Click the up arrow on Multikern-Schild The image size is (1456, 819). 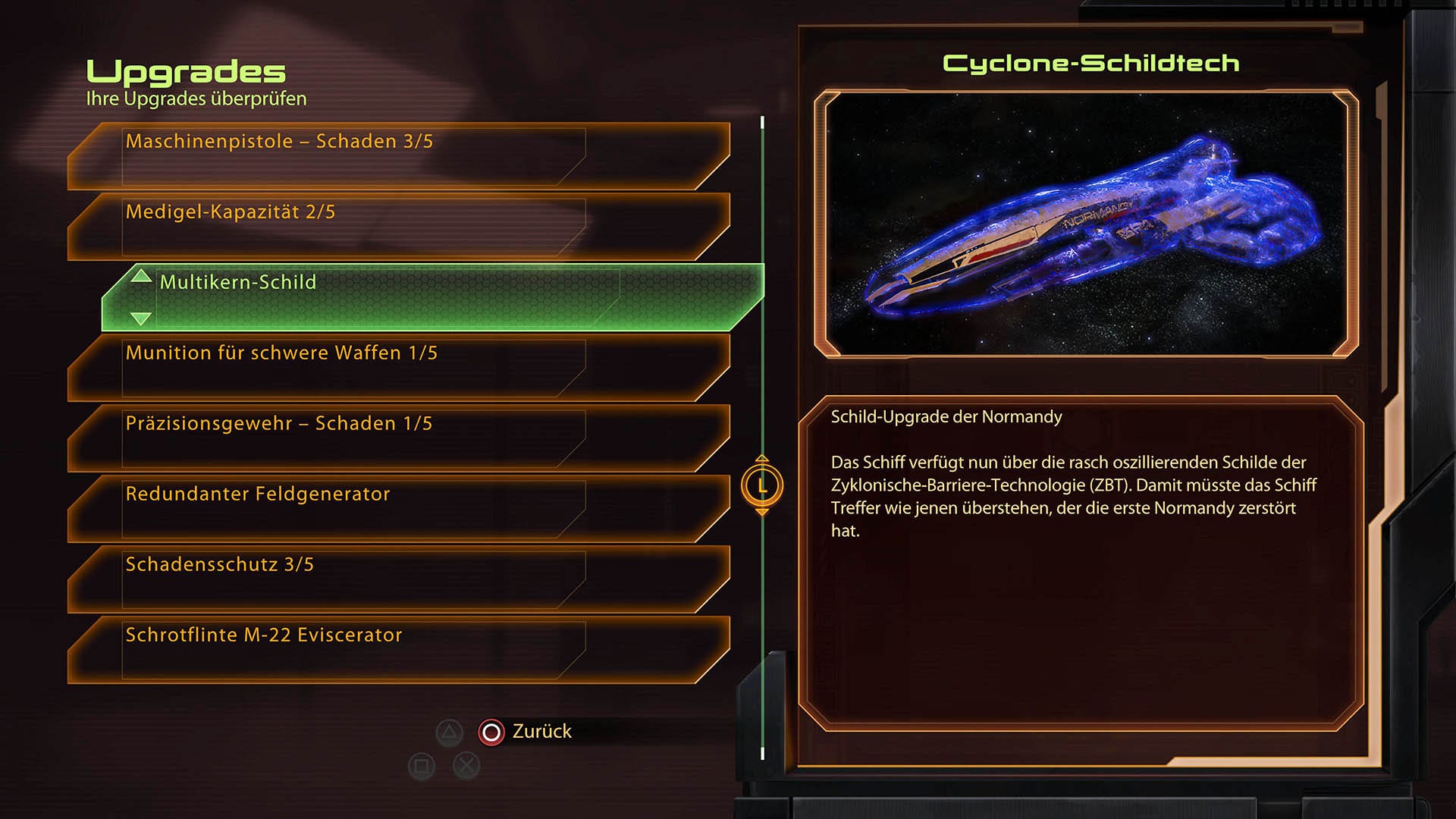(141, 276)
